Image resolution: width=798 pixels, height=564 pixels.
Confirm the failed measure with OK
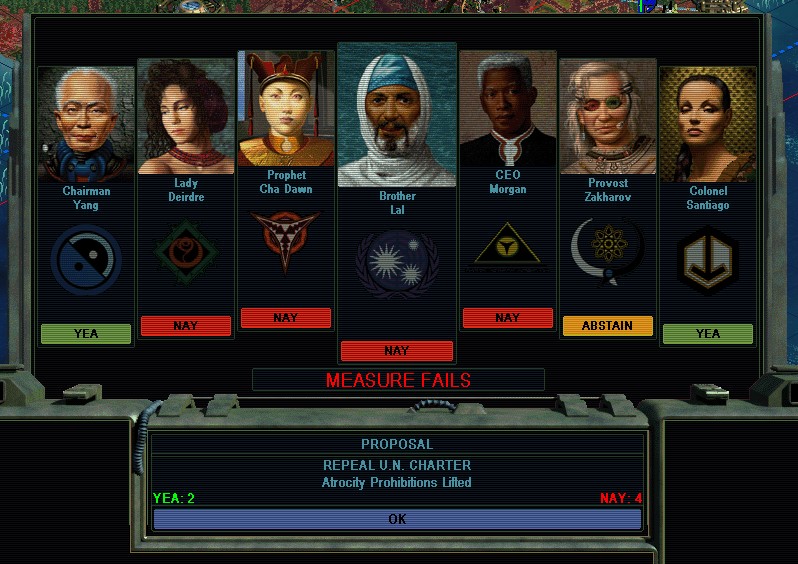pyautogui.click(x=397, y=519)
